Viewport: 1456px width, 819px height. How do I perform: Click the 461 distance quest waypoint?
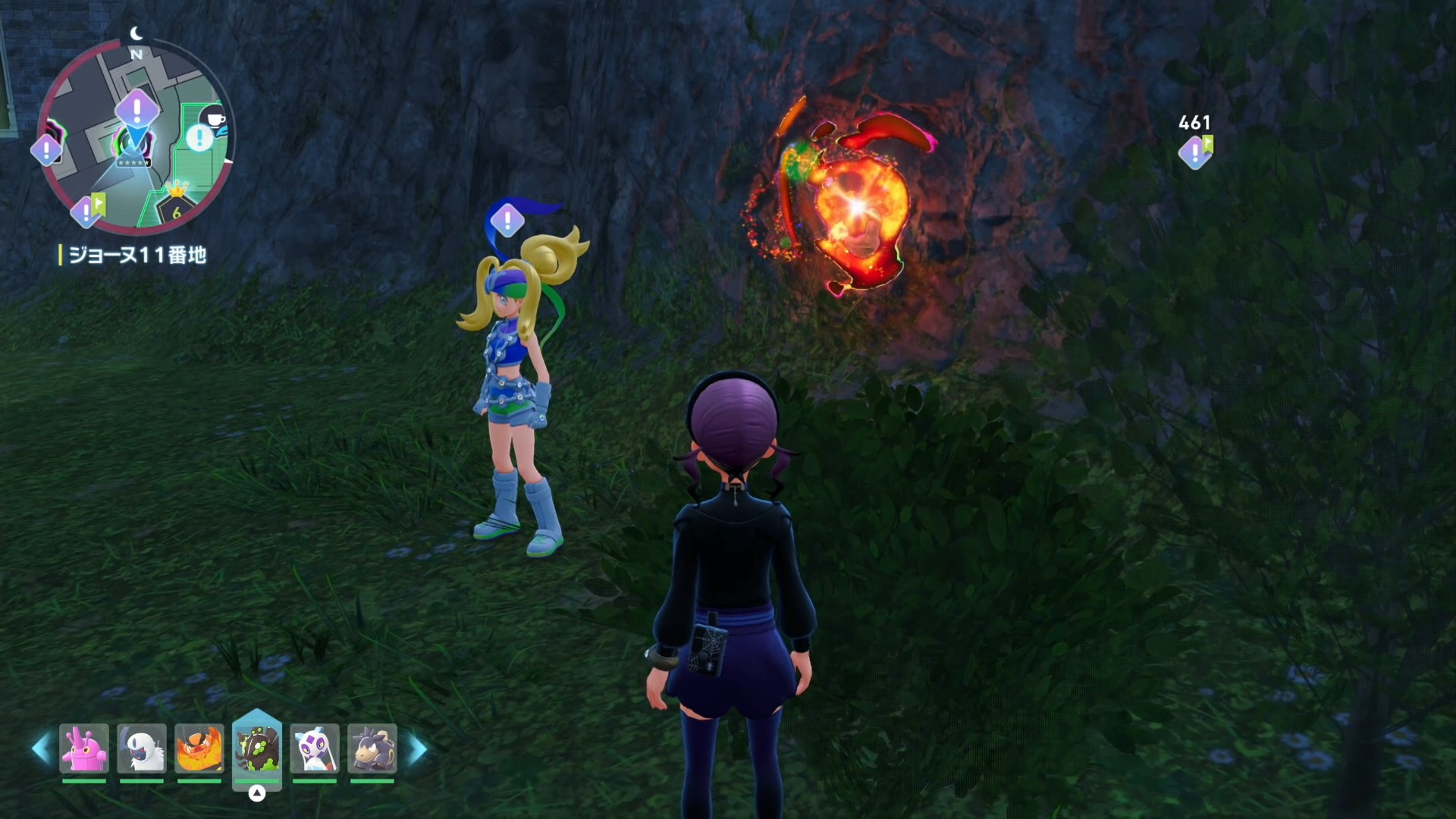[x=1195, y=152]
